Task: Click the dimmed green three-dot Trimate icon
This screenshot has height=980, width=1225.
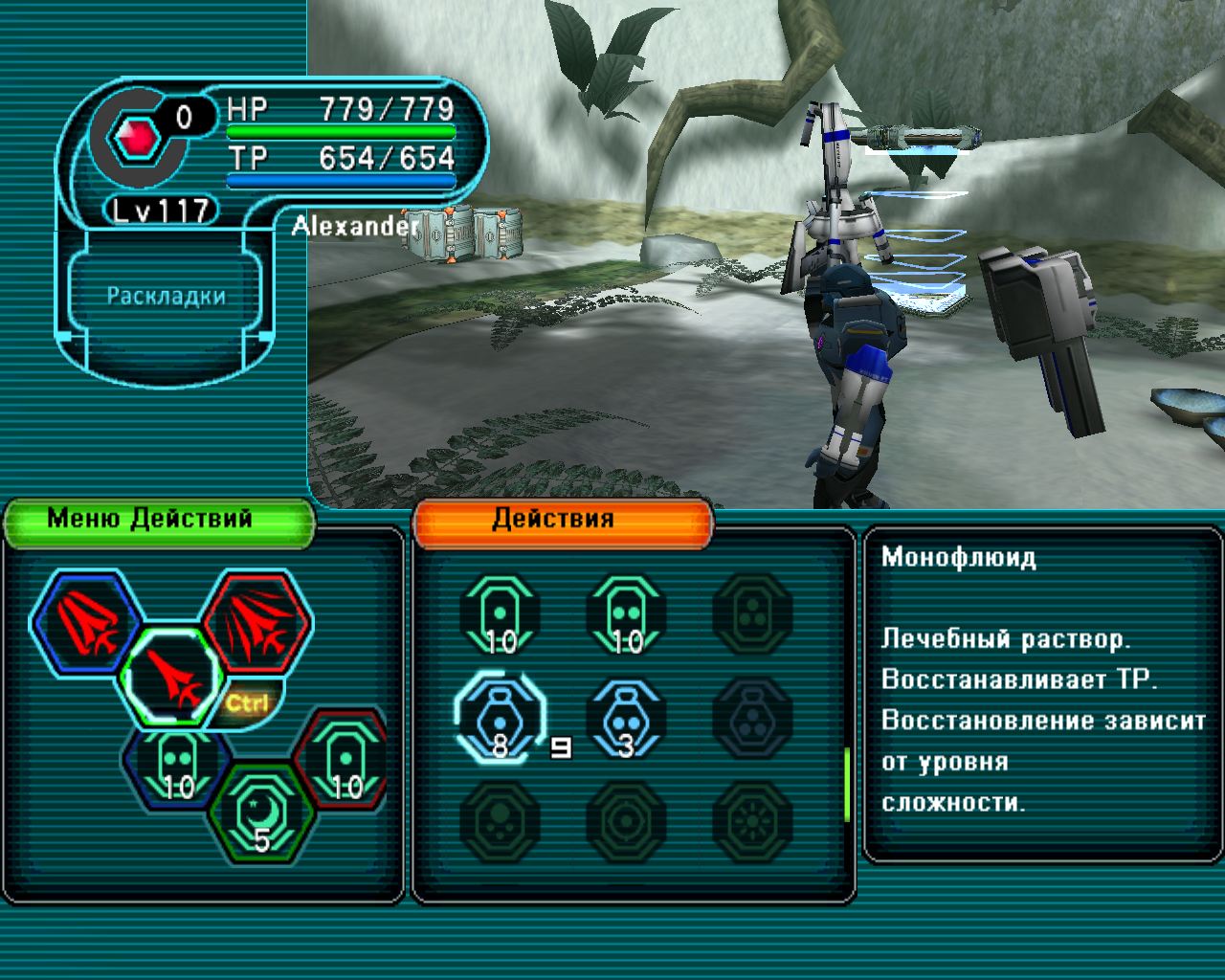Action: 753,615
